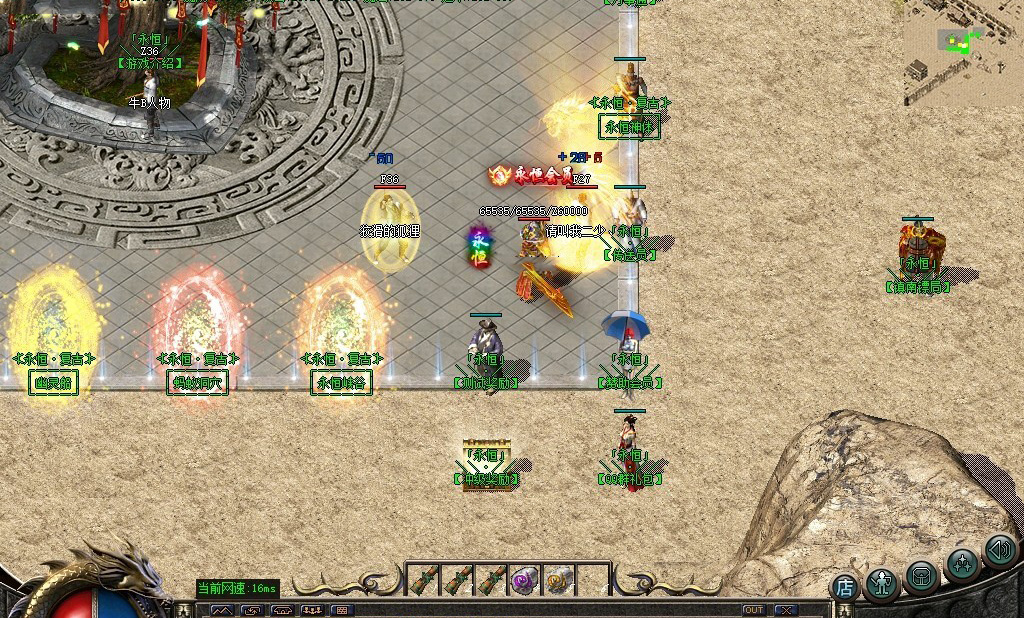
Task: Click the X button beside OUT
Action: pos(786,610)
